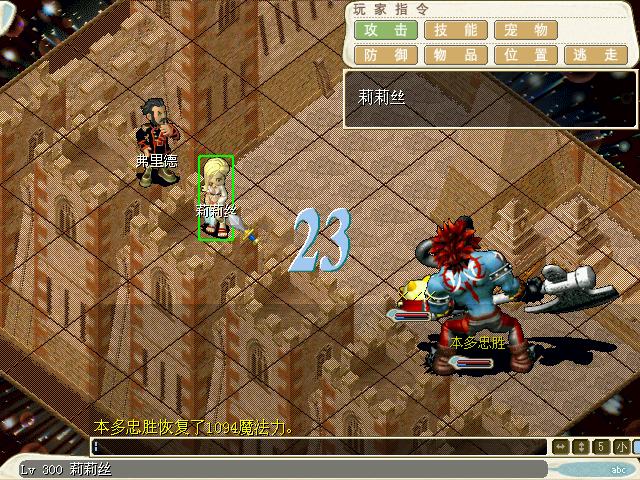640x480 pixels.
Task: Target the highlighted ally 莉莉丝
Action: coord(215,197)
